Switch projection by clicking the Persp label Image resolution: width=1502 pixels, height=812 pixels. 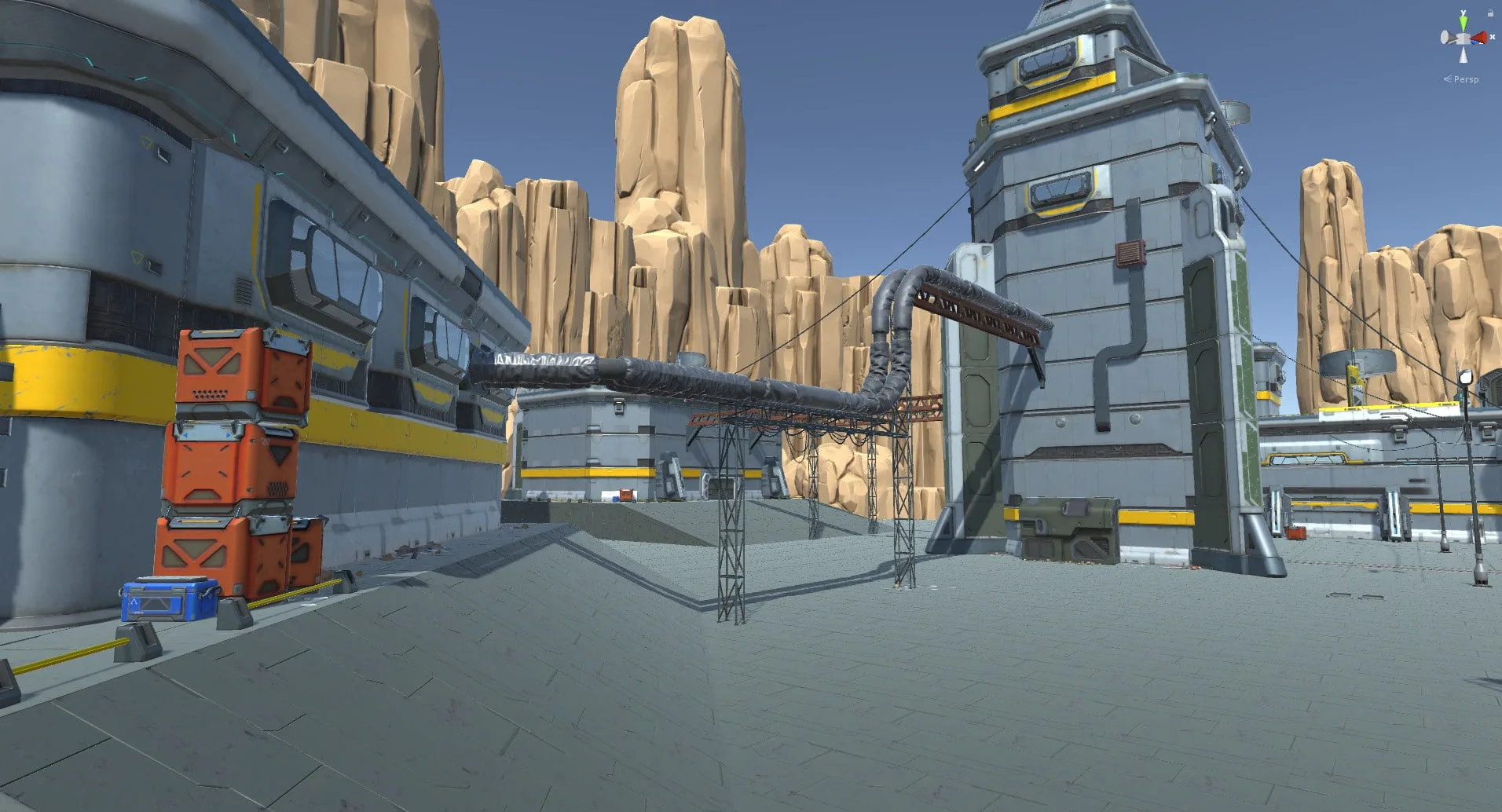point(1466,79)
